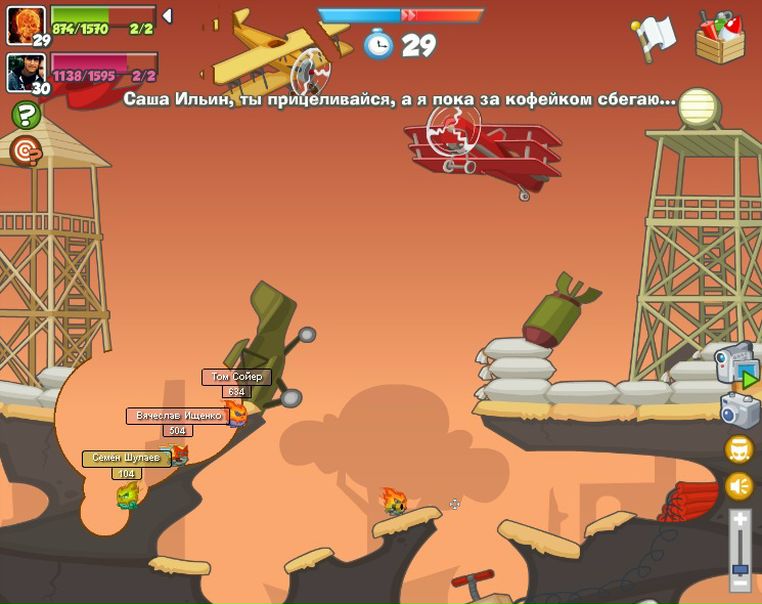Click the red target hint icon
Screen dimensions: 762x604
click(25, 151)
